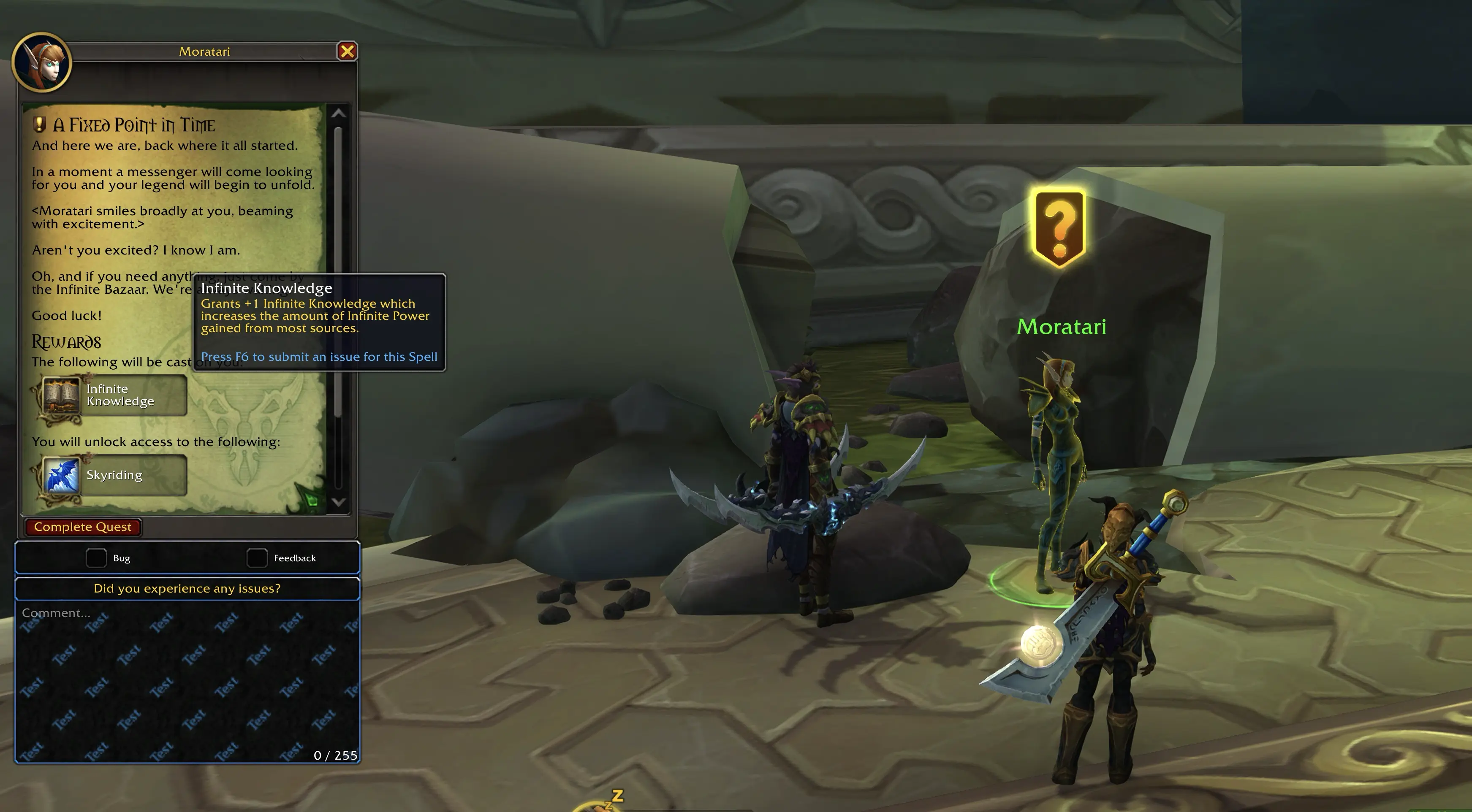Click the quest text scroll-up arrow
Image resolution: width=1472 pixels, height=812 pixels.
point(338,113)
